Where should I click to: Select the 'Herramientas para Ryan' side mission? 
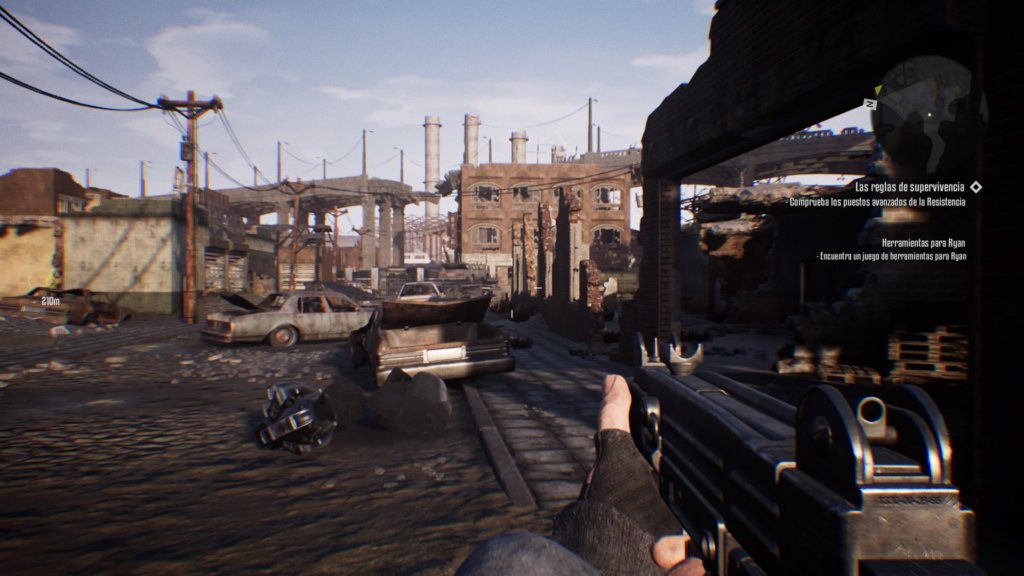(x=924, y=243)
